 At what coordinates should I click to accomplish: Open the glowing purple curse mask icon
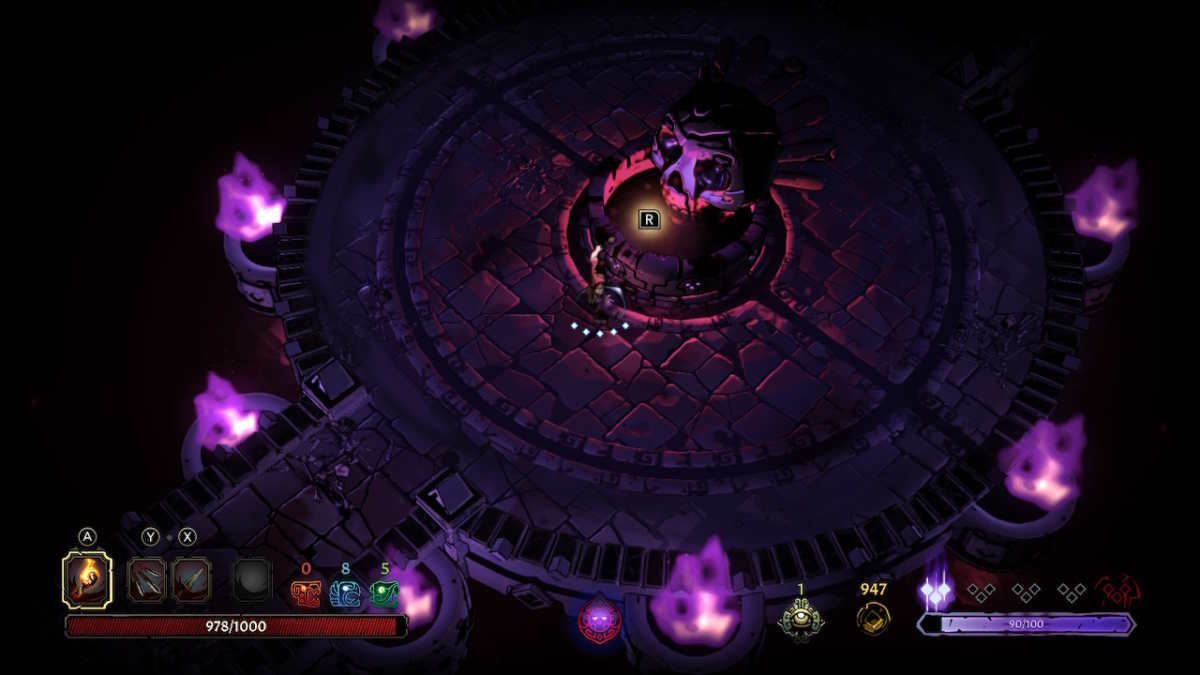tap(599, 619)
